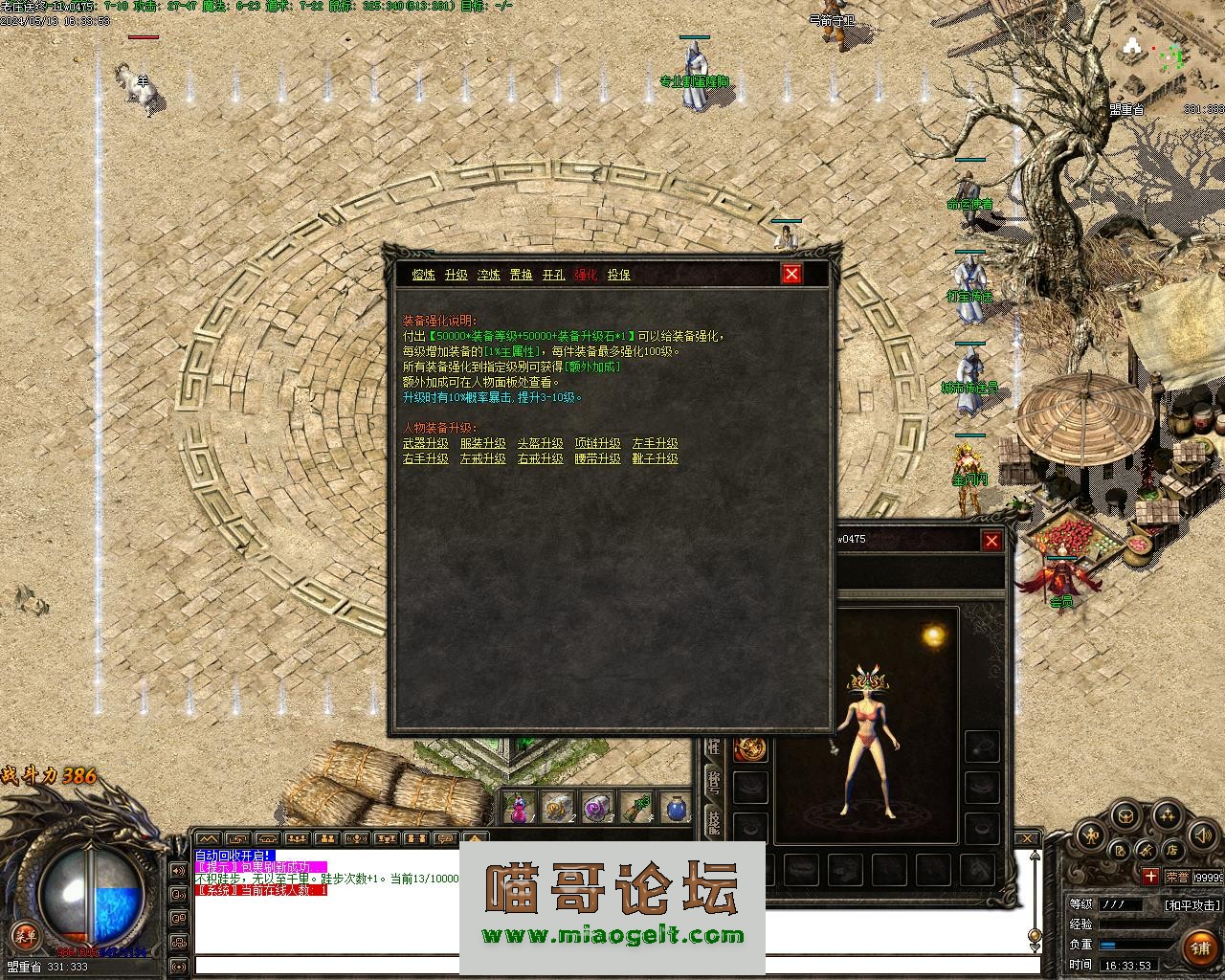Choose 腰带升级 belt upgrade link

click(598, 458)
